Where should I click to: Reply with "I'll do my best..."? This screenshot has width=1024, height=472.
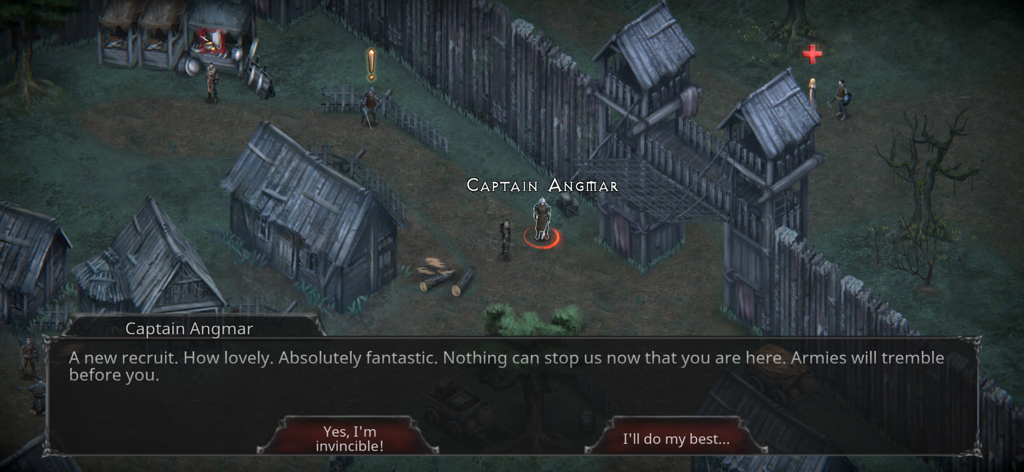pyautogui.click(x=676, y=438)
